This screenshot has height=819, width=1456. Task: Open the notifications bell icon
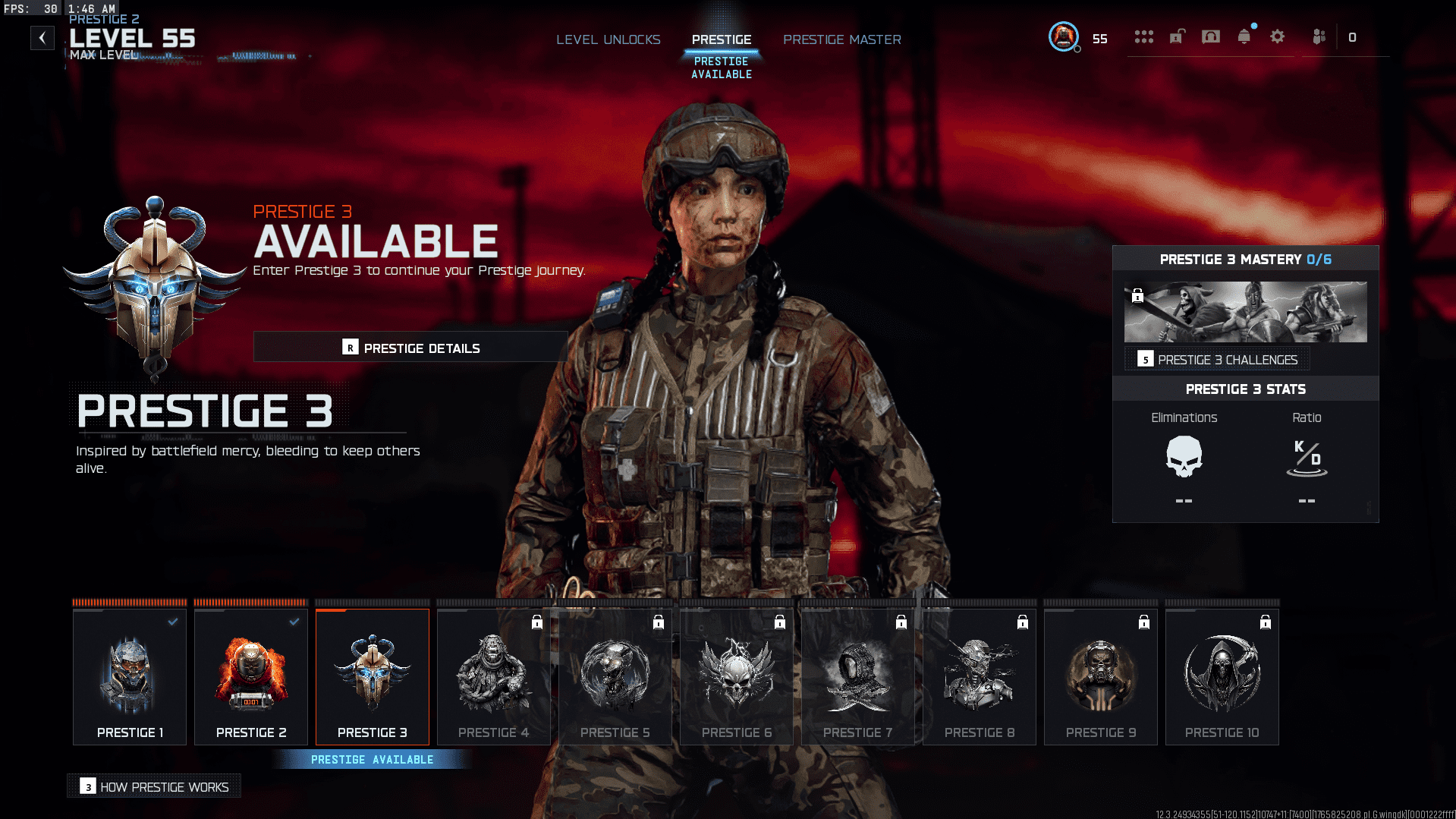click(1244, 36)
